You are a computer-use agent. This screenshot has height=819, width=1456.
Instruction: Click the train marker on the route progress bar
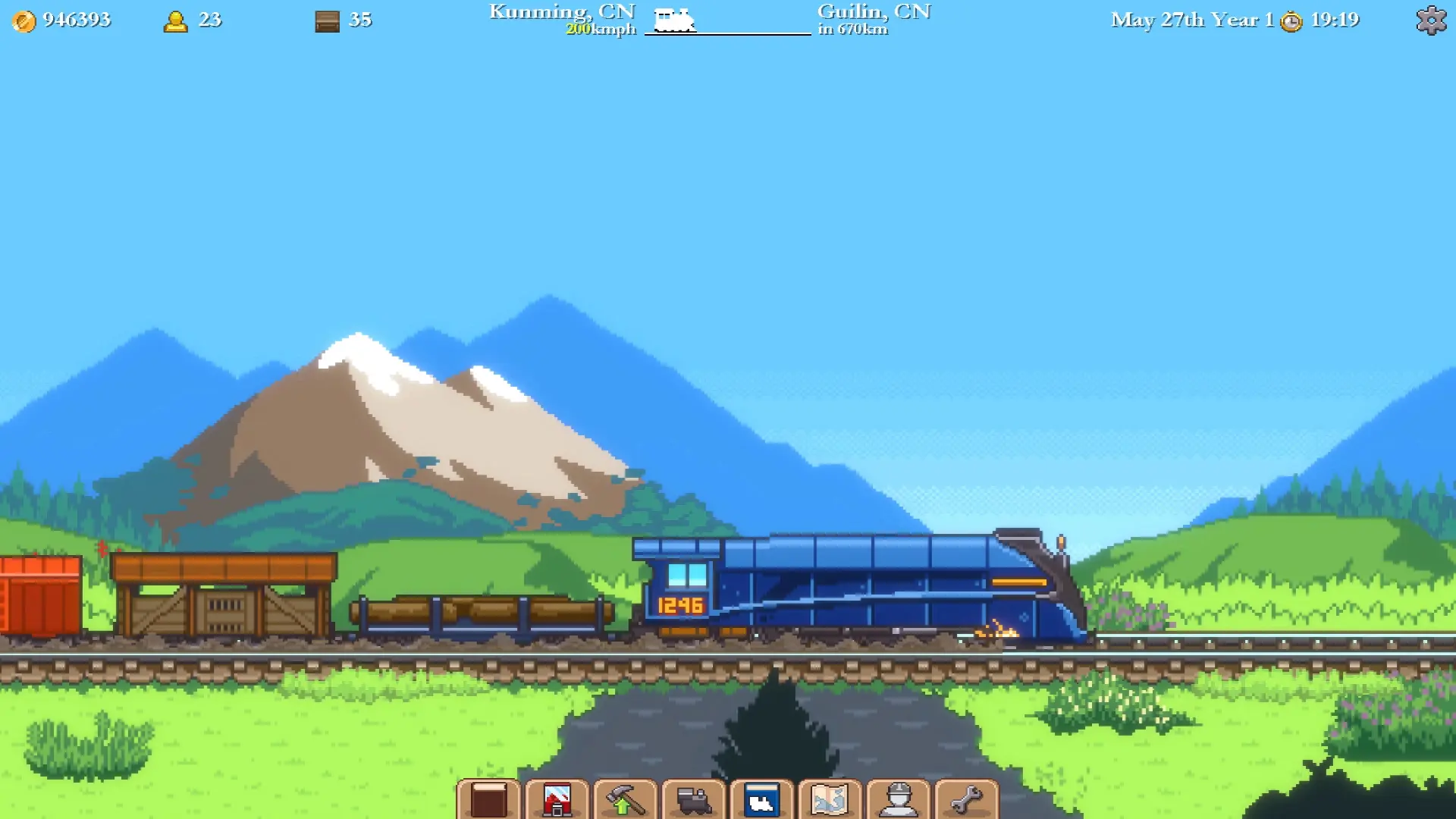click(x=675, y=20)
